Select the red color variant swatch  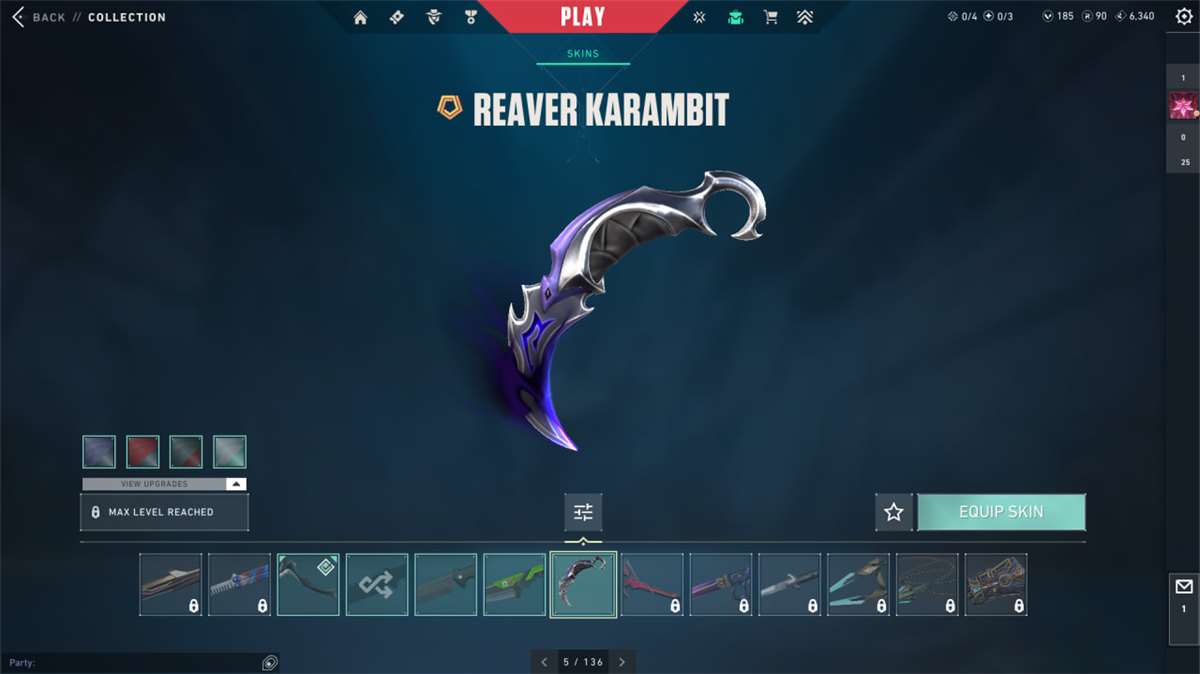click(x=143, y=452)
